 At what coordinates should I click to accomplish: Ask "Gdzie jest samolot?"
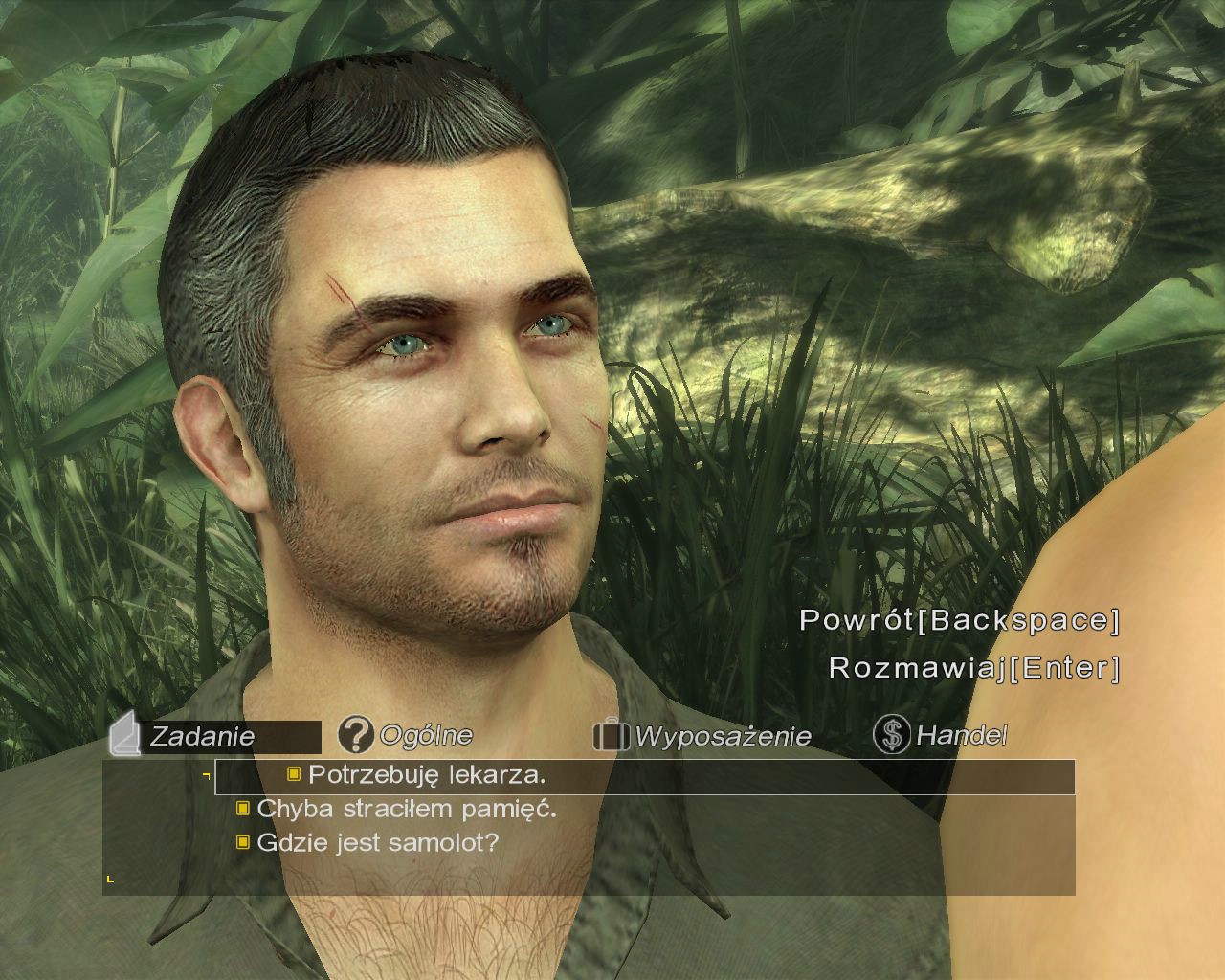(377, 843)
